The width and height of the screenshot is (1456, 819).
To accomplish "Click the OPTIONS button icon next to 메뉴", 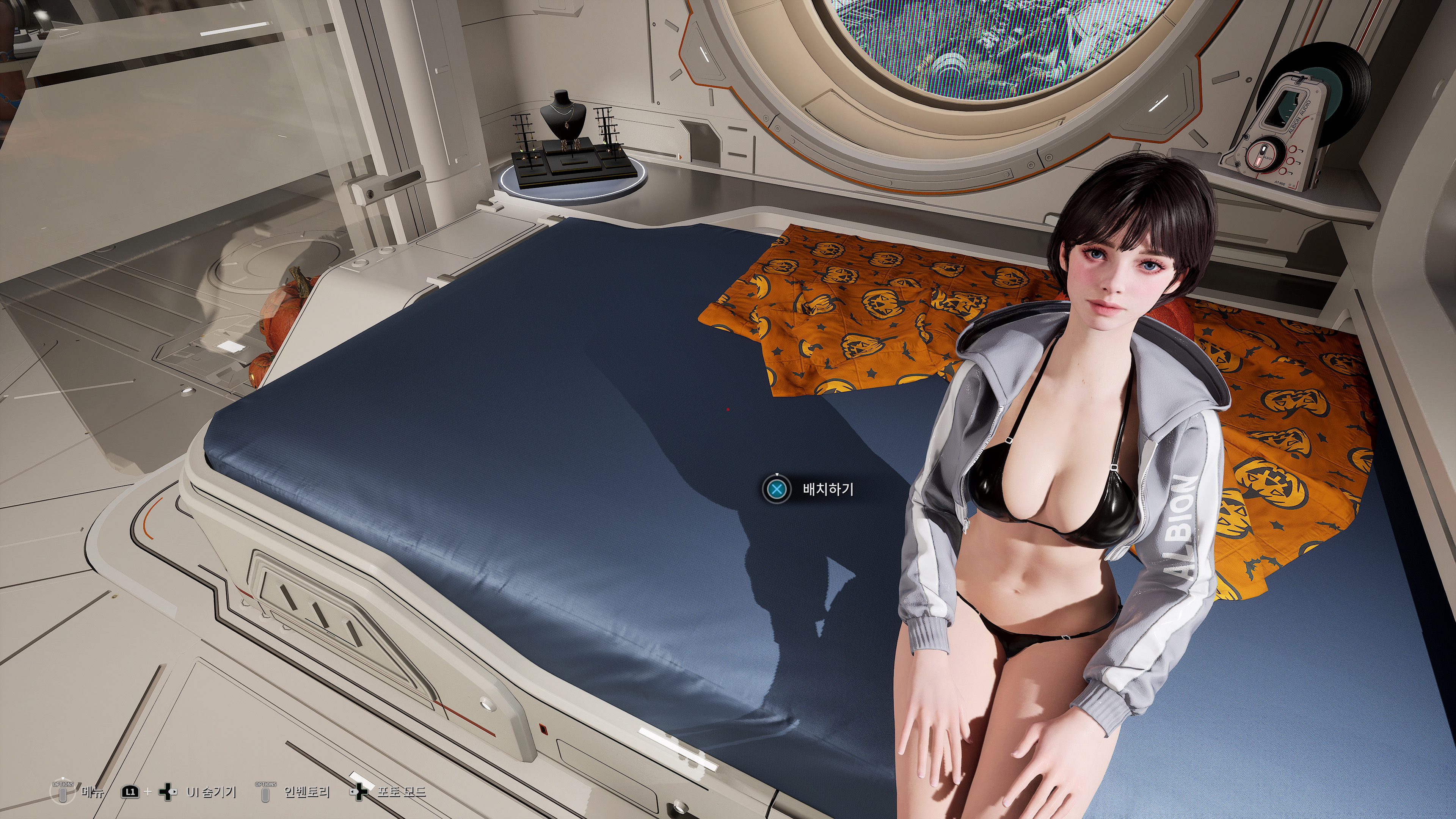I will [63, 792].
